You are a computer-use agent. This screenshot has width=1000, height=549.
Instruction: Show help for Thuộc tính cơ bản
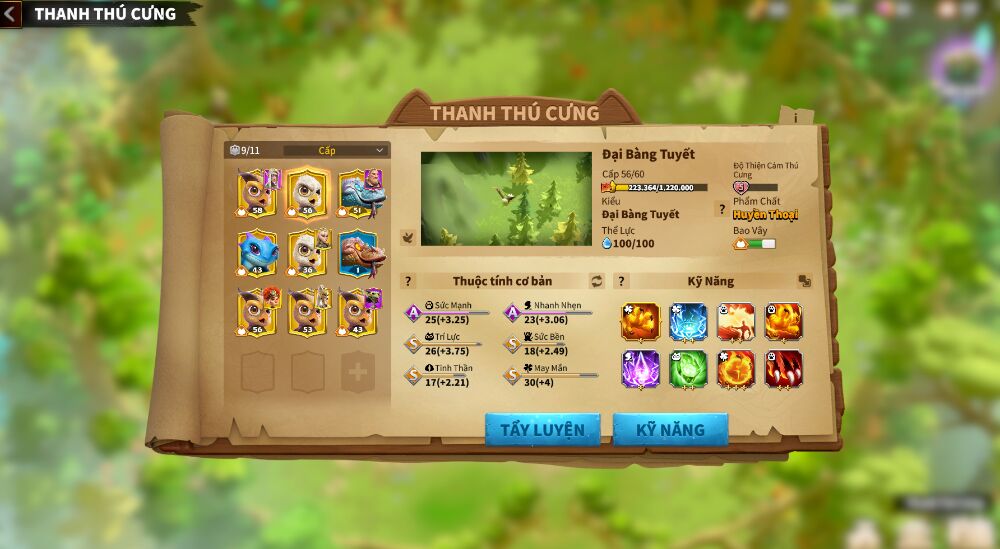[408, 281]
